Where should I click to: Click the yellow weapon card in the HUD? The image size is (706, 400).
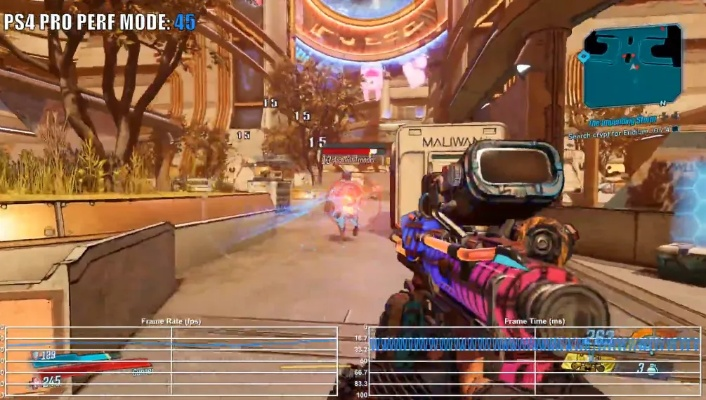pyautogui.click(x=586, y=362)
